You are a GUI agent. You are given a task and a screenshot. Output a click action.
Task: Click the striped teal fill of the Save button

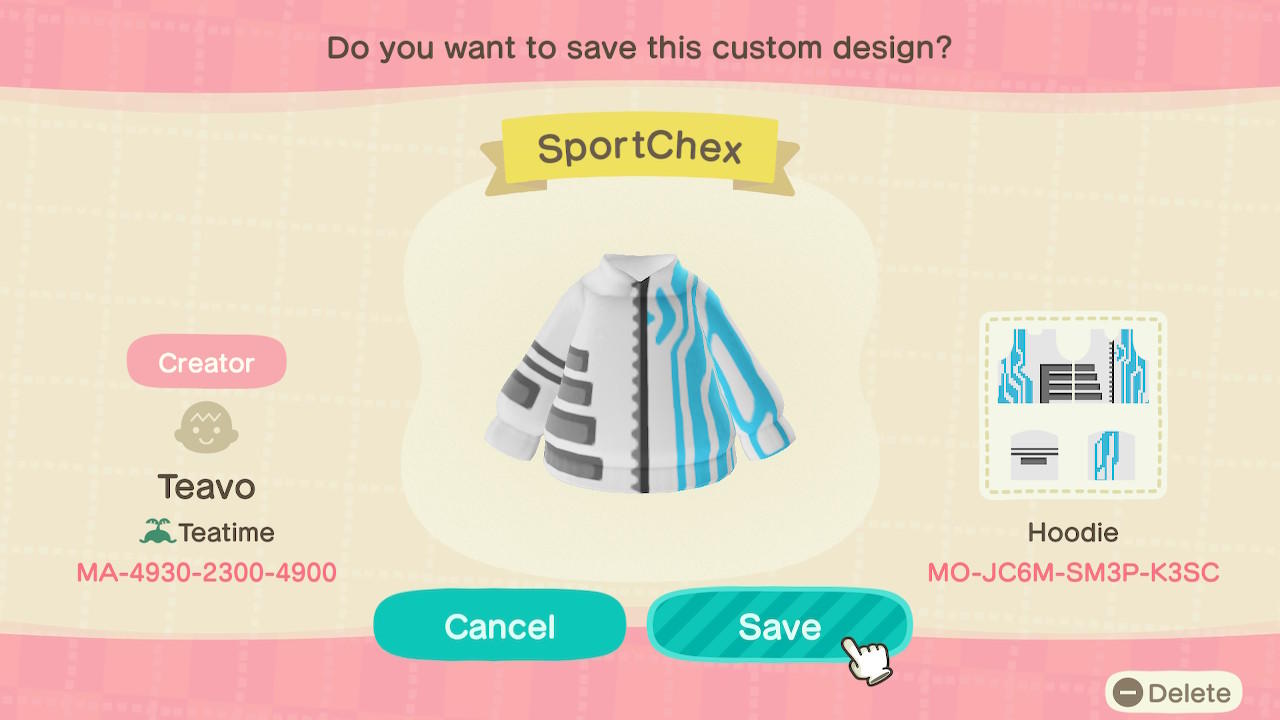[779, 625]
